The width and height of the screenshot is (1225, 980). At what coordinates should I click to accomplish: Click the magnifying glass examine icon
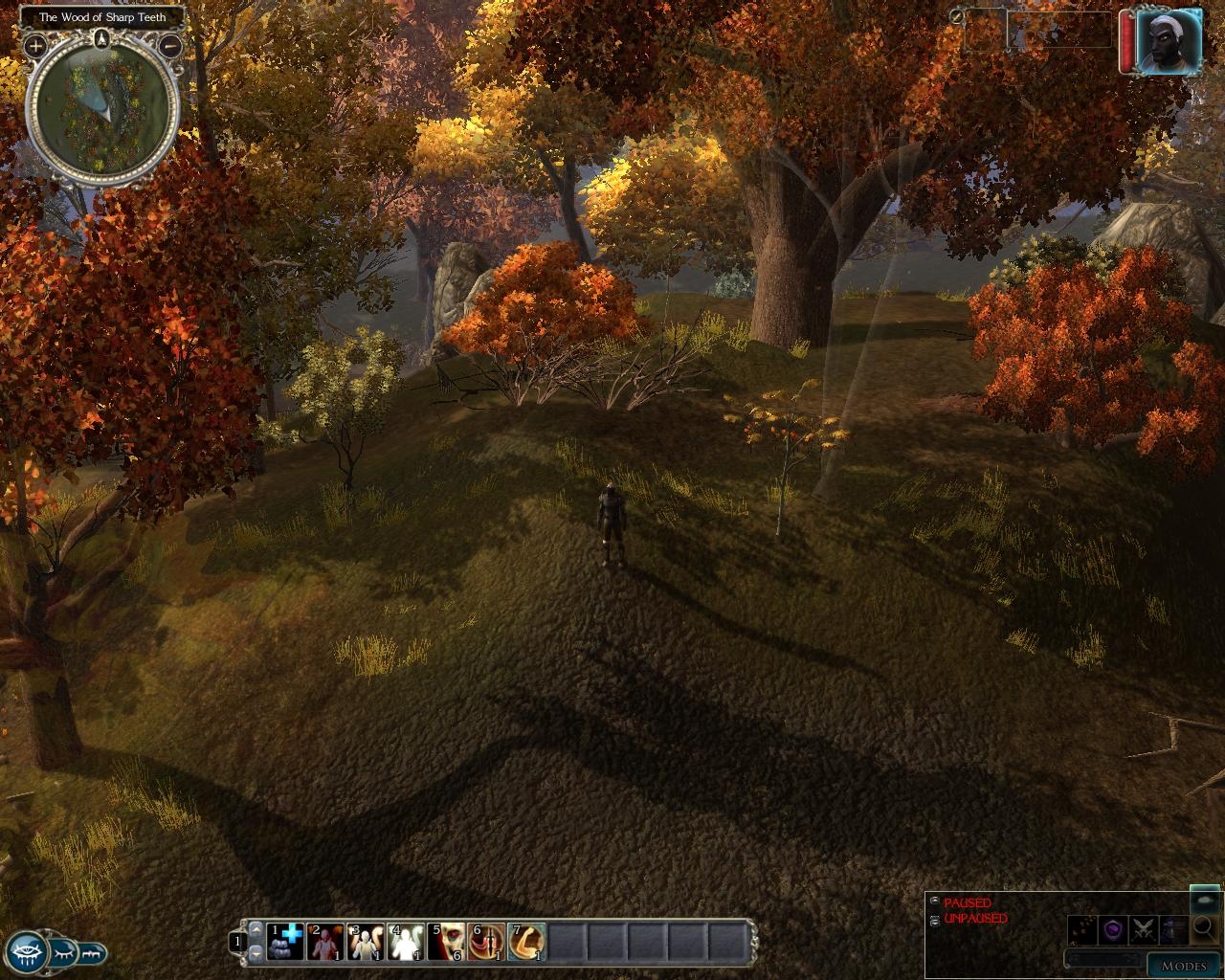click(x=1204, y=927)
